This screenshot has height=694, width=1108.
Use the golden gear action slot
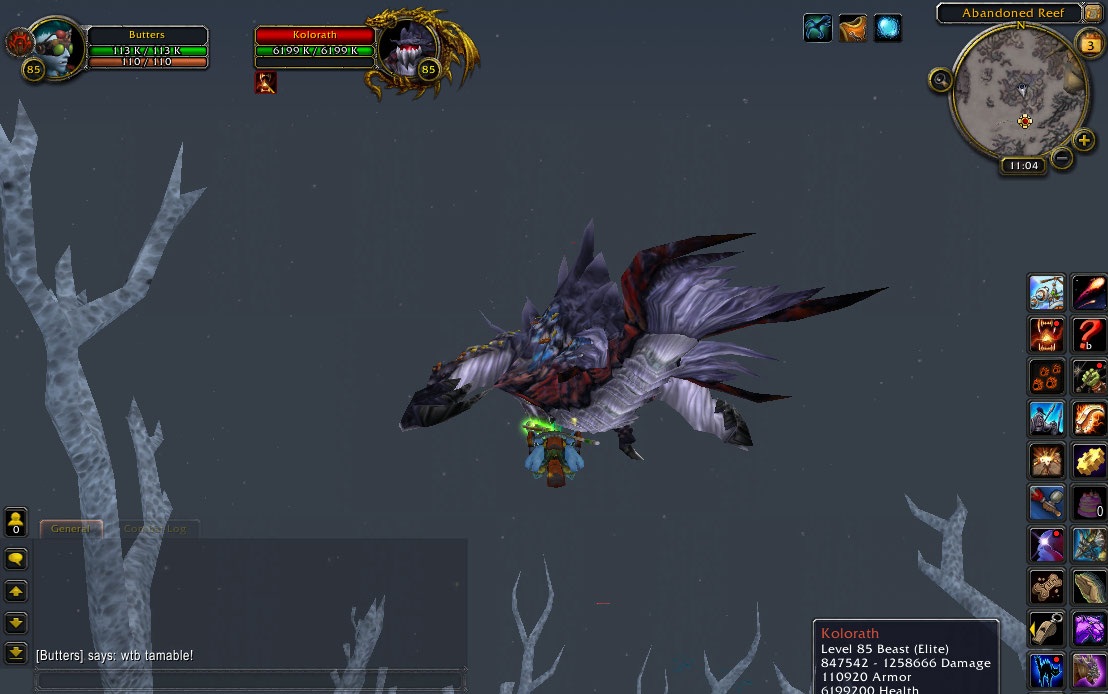point(1089,461)
